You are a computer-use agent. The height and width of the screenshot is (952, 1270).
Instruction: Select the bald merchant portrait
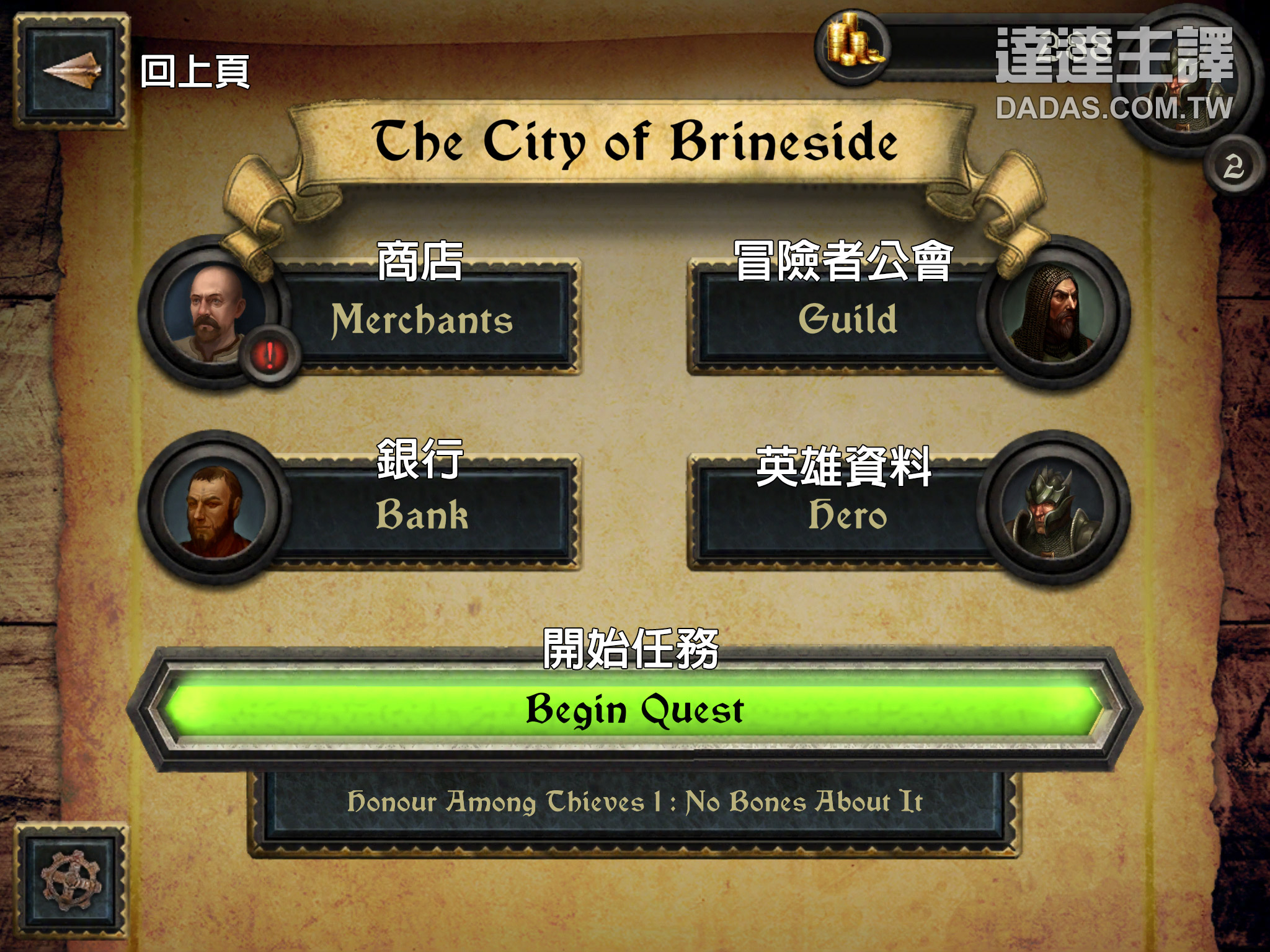point(213,313)
